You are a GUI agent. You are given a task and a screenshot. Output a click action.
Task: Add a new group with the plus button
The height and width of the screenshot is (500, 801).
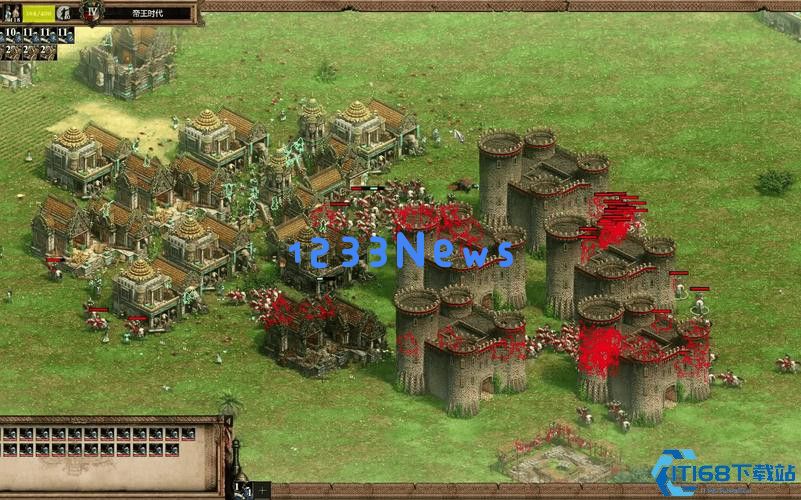pos(263,491)
